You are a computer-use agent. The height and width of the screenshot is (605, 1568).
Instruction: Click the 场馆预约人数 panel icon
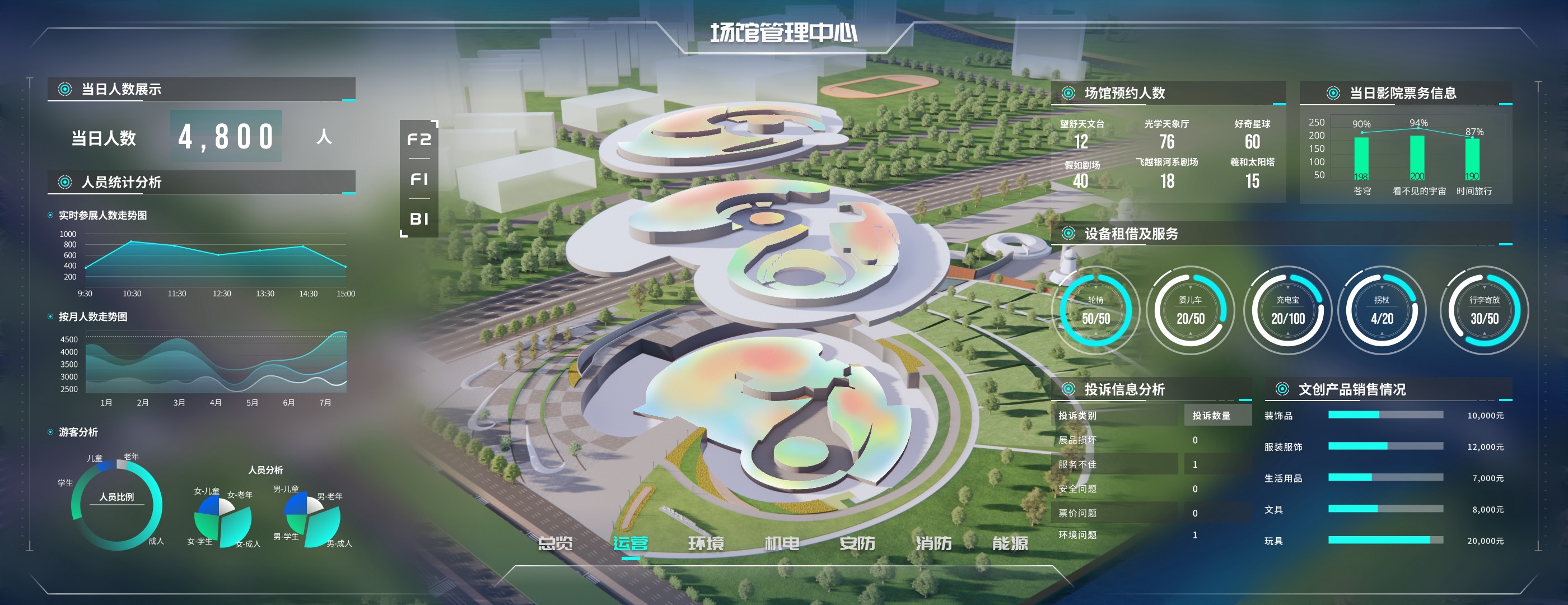[x=1069, y=94]
